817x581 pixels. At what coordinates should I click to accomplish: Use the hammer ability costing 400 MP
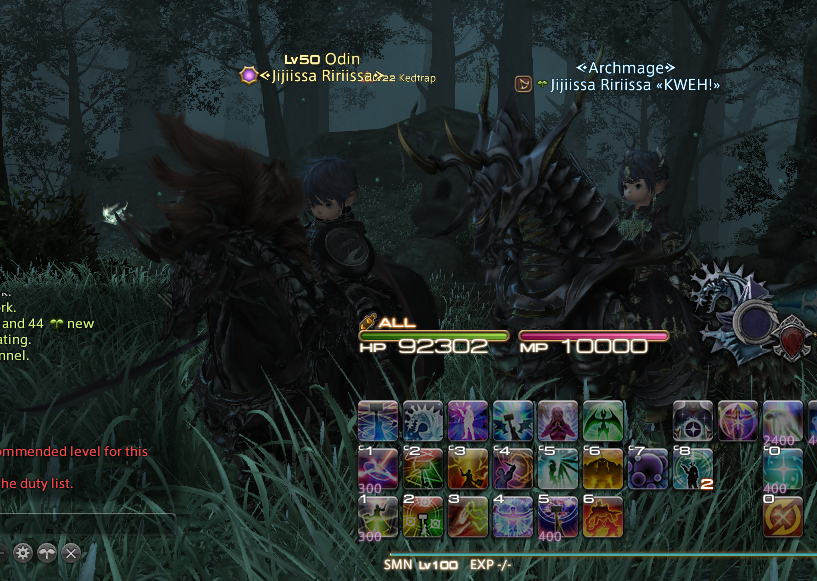pos(558,517)
